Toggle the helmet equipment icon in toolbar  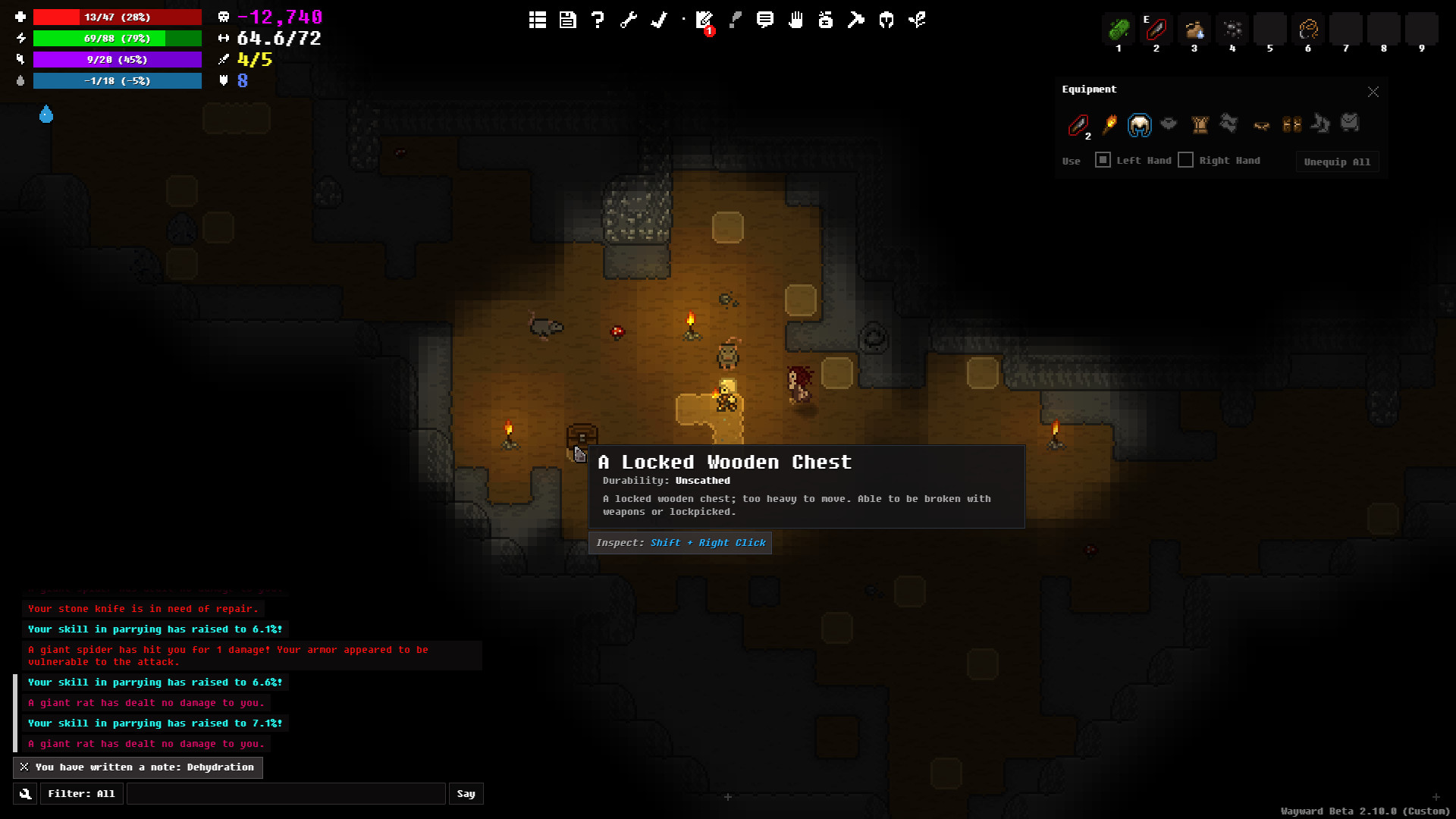[x=886, y=20]
